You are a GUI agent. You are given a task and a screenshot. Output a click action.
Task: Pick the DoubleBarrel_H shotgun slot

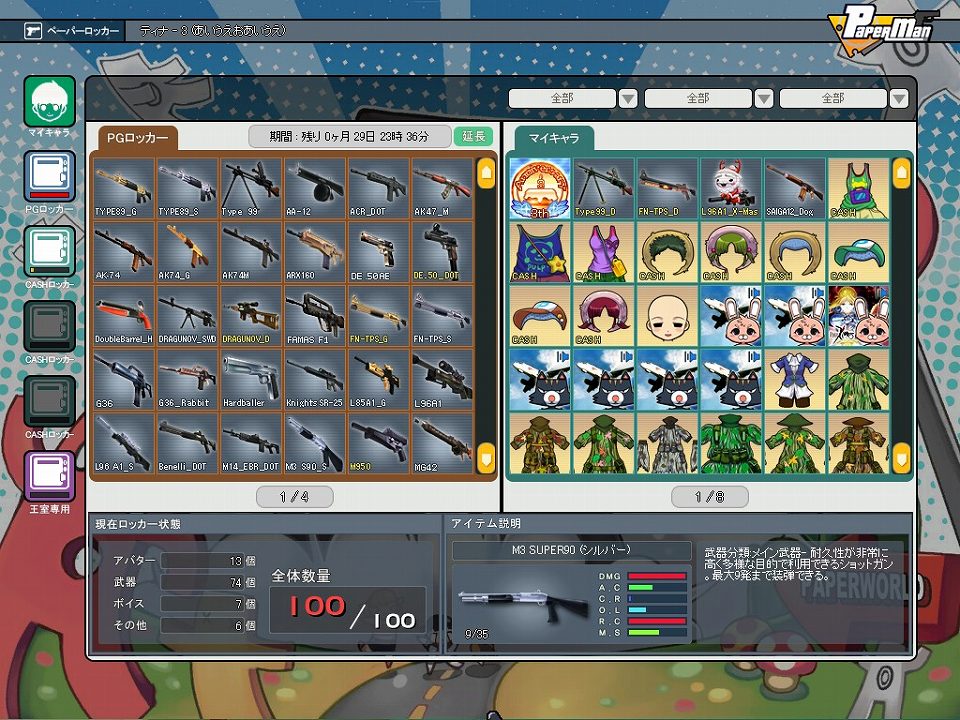[124, 315]
